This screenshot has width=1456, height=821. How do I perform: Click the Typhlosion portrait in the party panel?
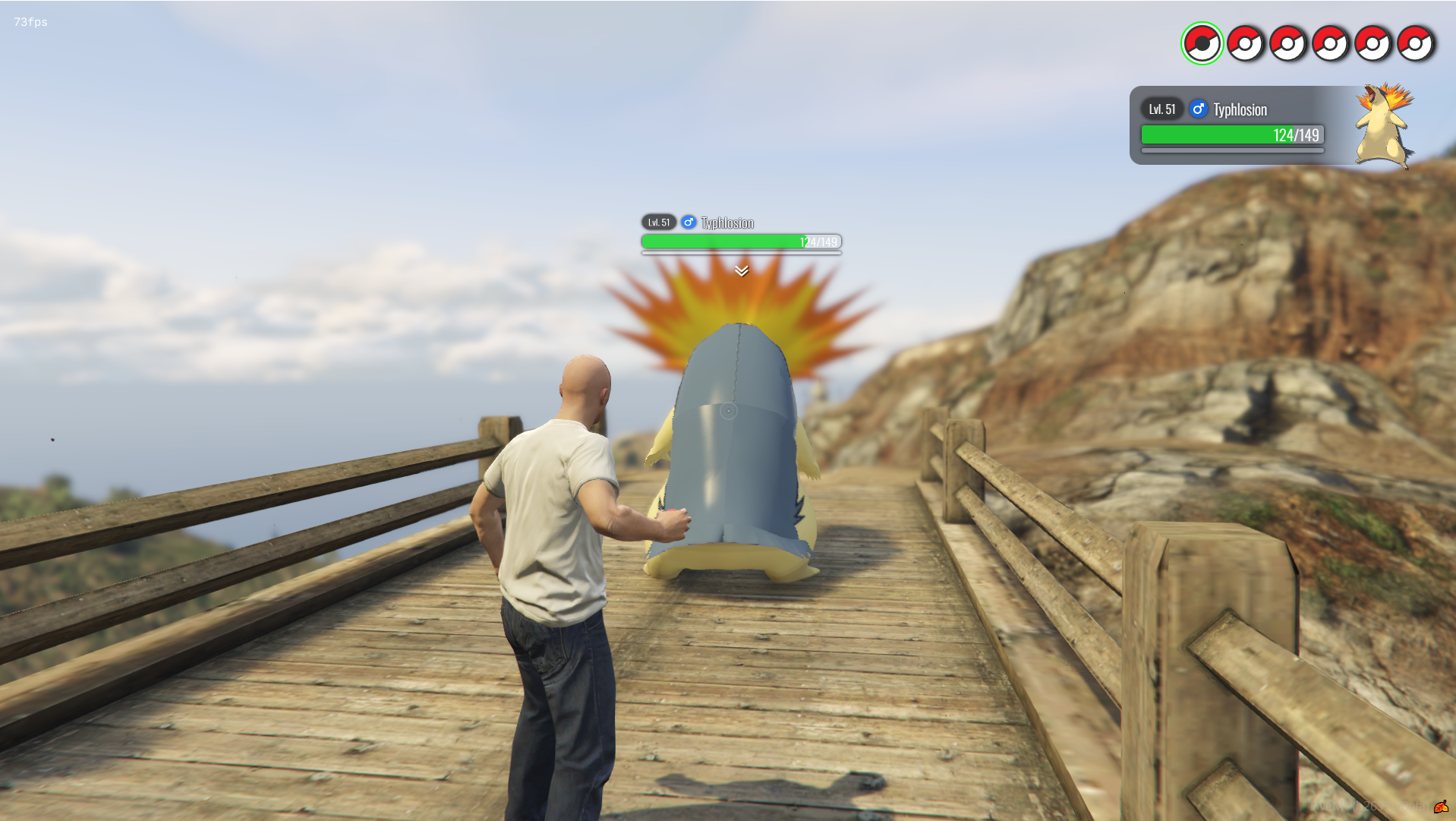[x=1385, y=125]
